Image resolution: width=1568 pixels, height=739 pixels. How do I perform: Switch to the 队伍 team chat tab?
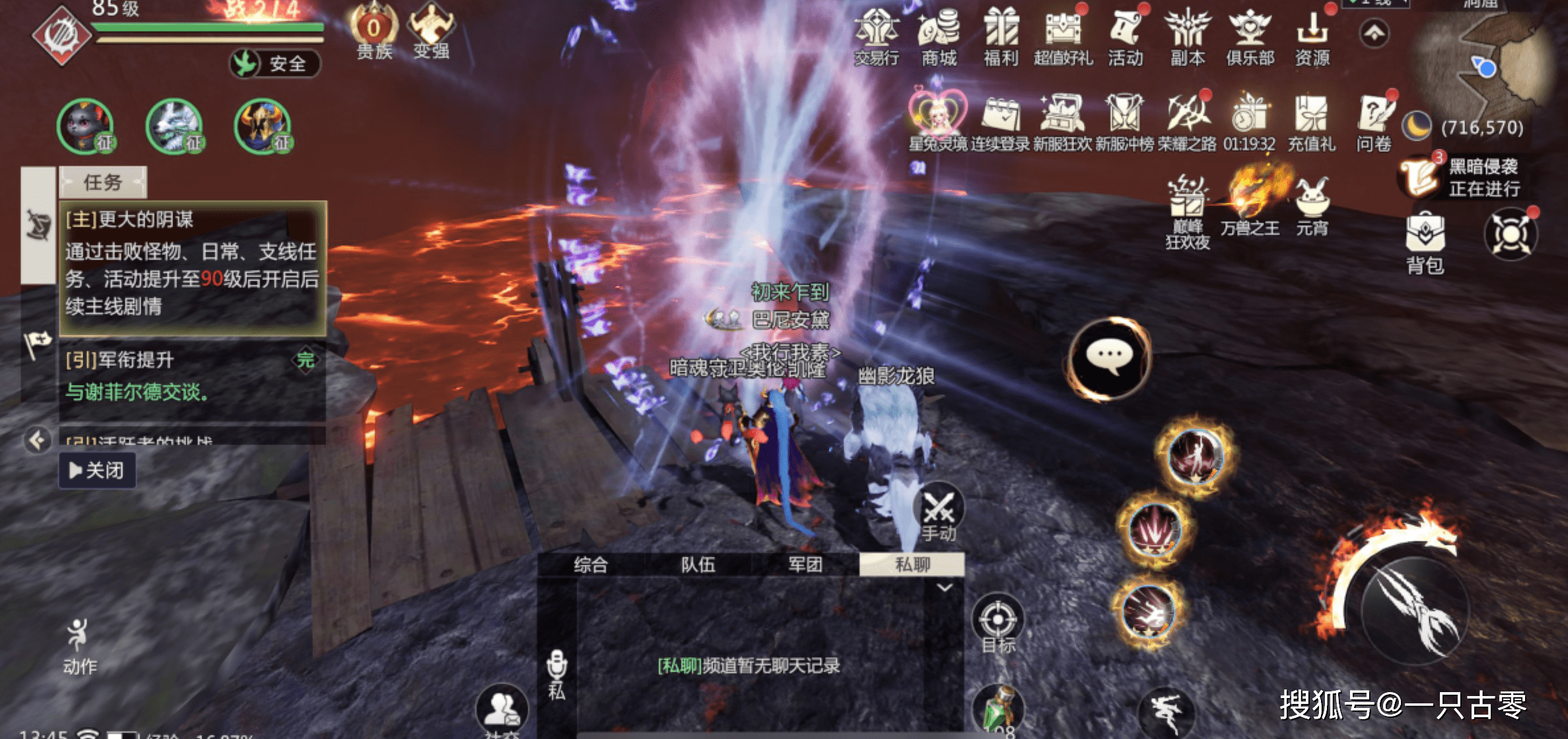pyautogui.click(x=698, y=565)
